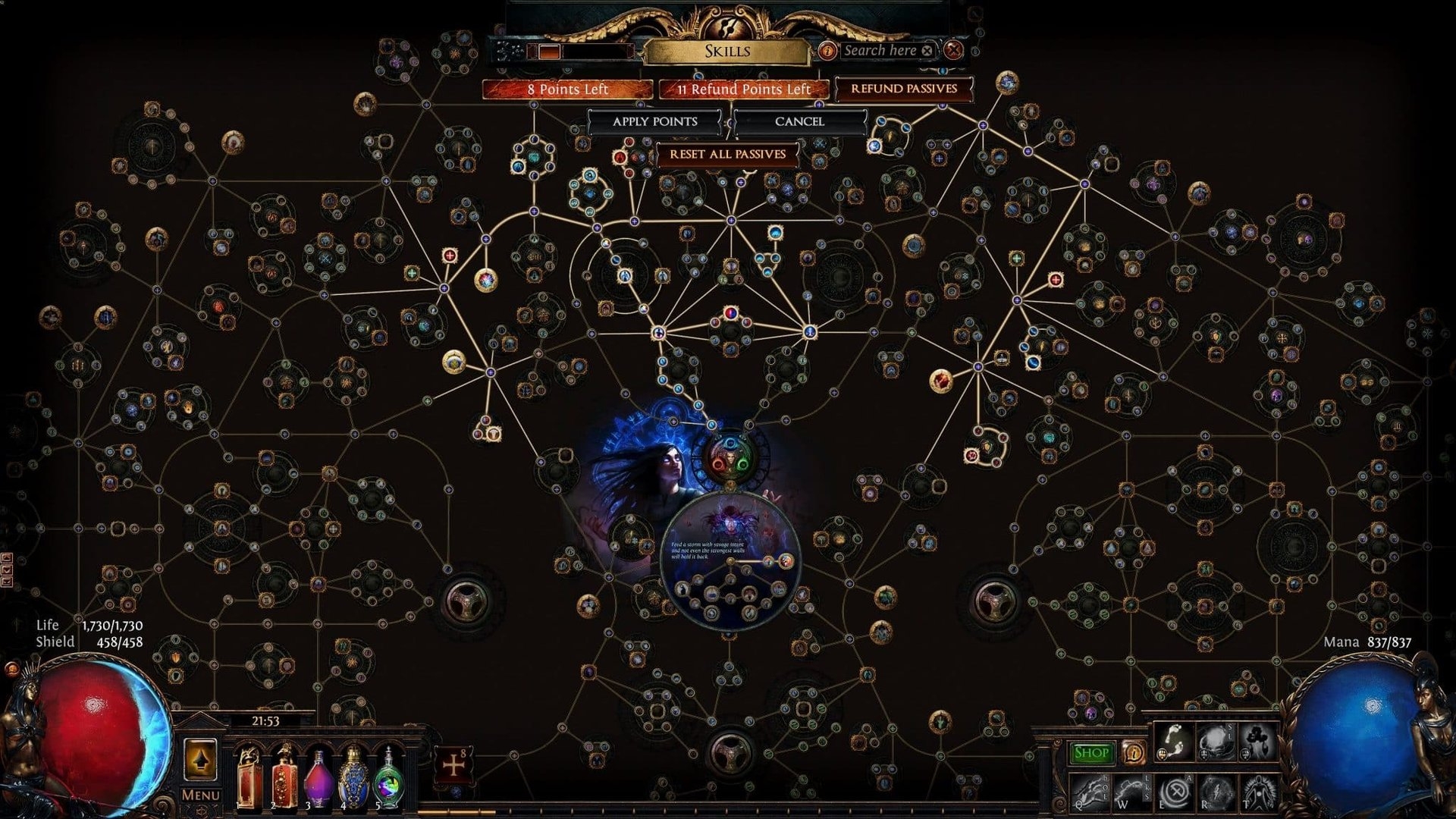Clear the search field with its X

coord(927,51)
